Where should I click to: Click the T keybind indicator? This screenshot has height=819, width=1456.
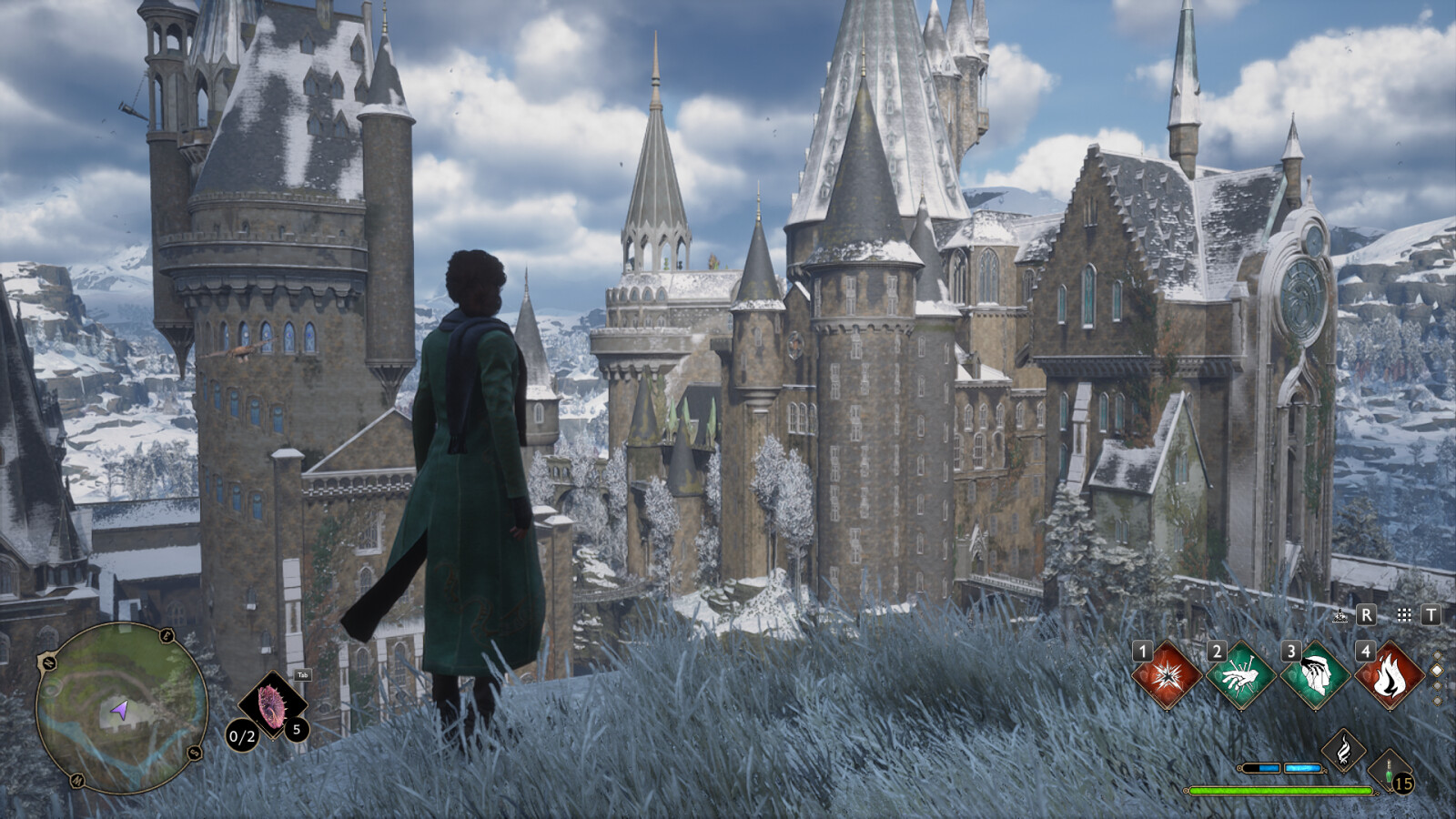(x=1433, y=615)
